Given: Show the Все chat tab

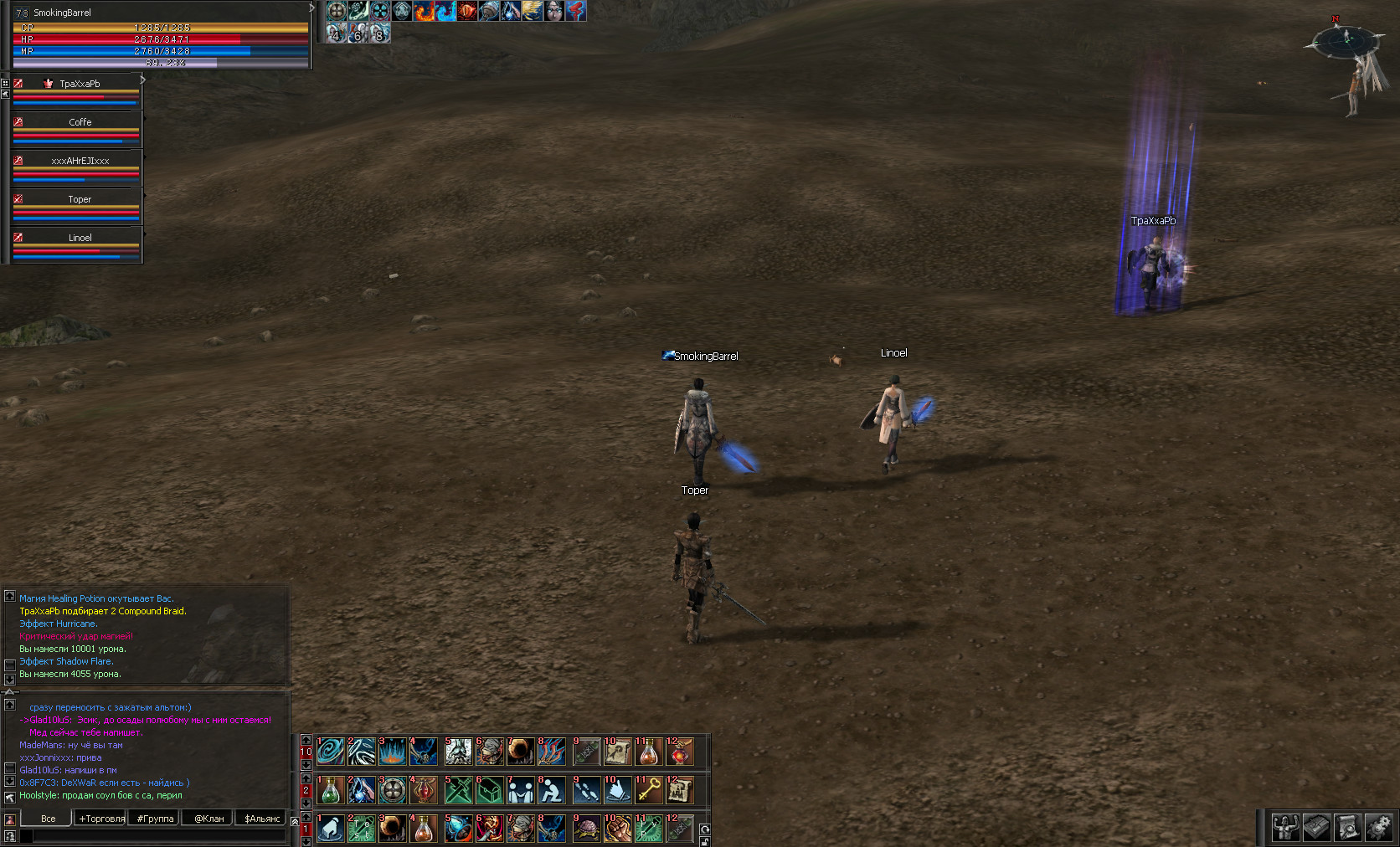Looking at the screenshot, I should pyautogui.click(x=48, y=819).
